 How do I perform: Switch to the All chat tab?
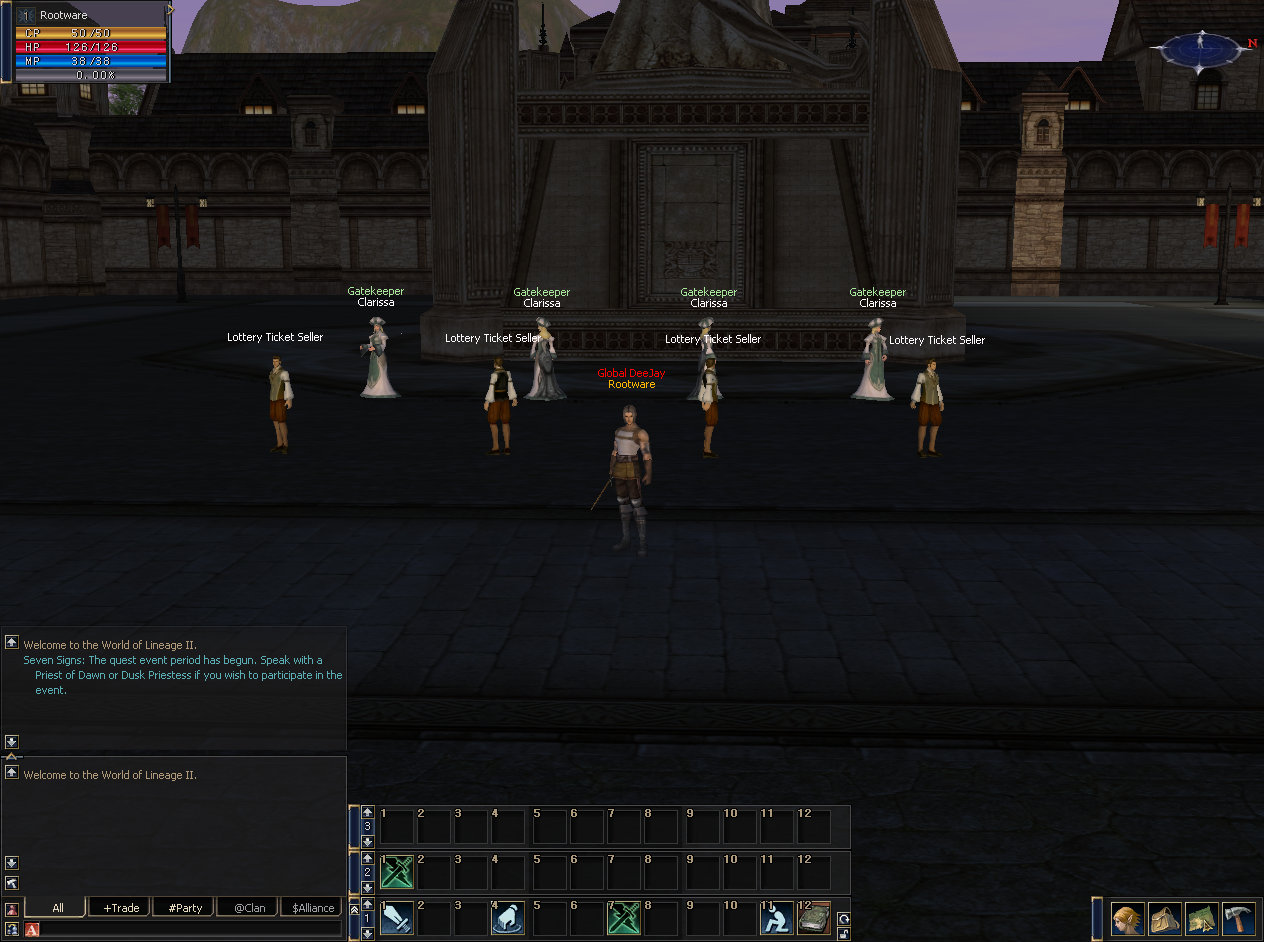[x=56, y=908]
